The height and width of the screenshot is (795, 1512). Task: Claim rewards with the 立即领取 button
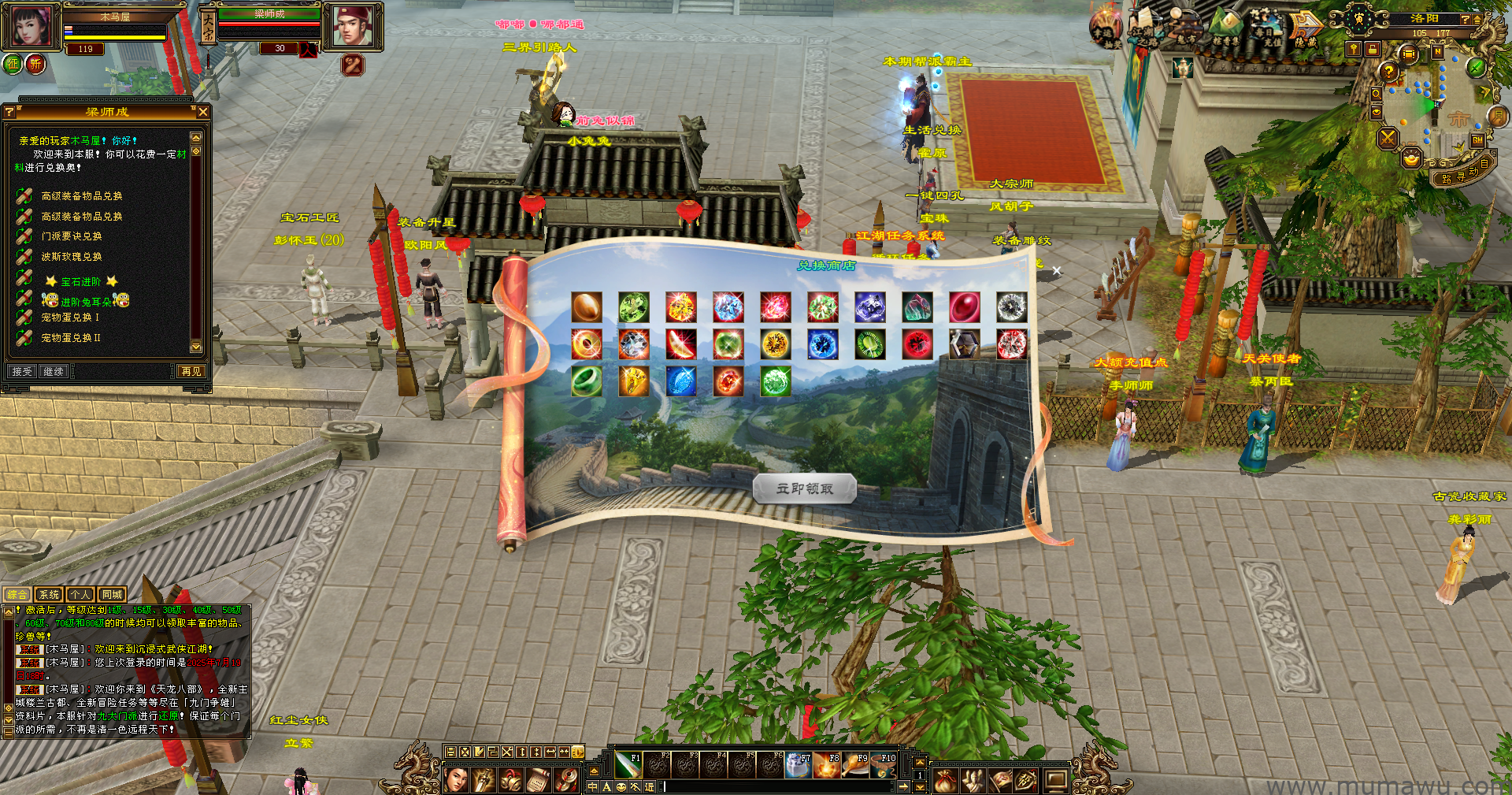(804, 489)
